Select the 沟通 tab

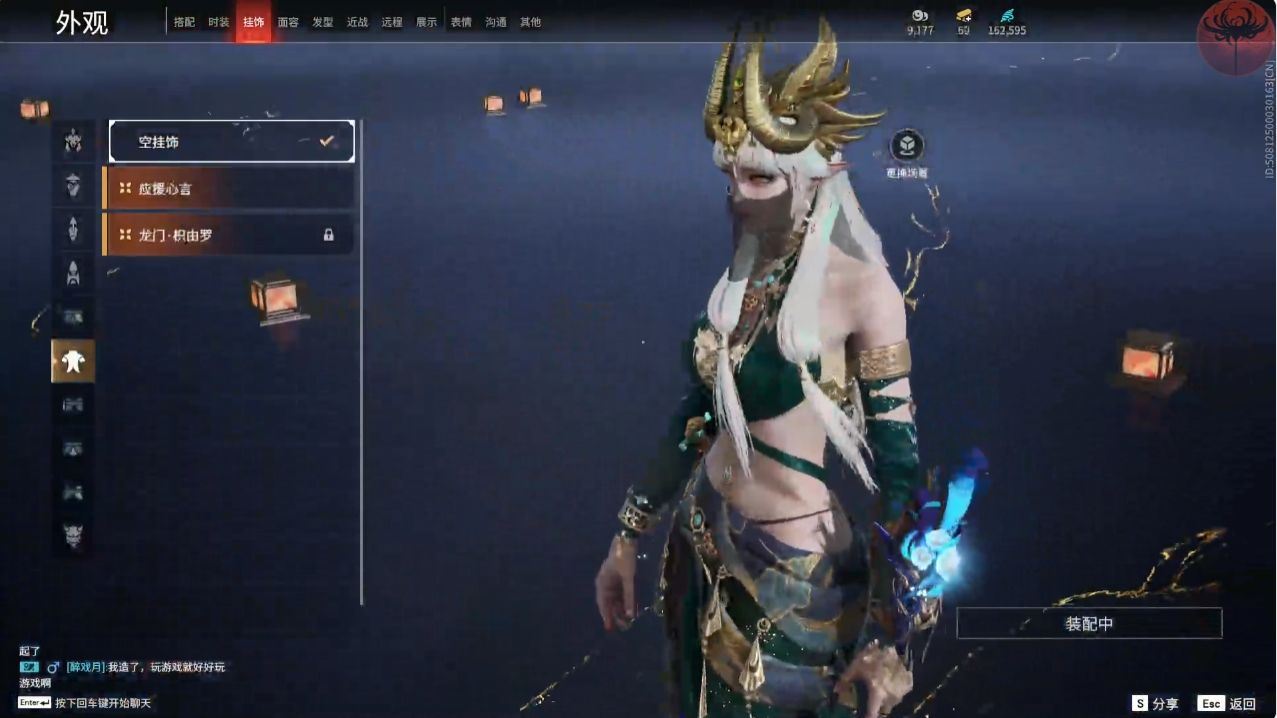(x=495, y=22)
